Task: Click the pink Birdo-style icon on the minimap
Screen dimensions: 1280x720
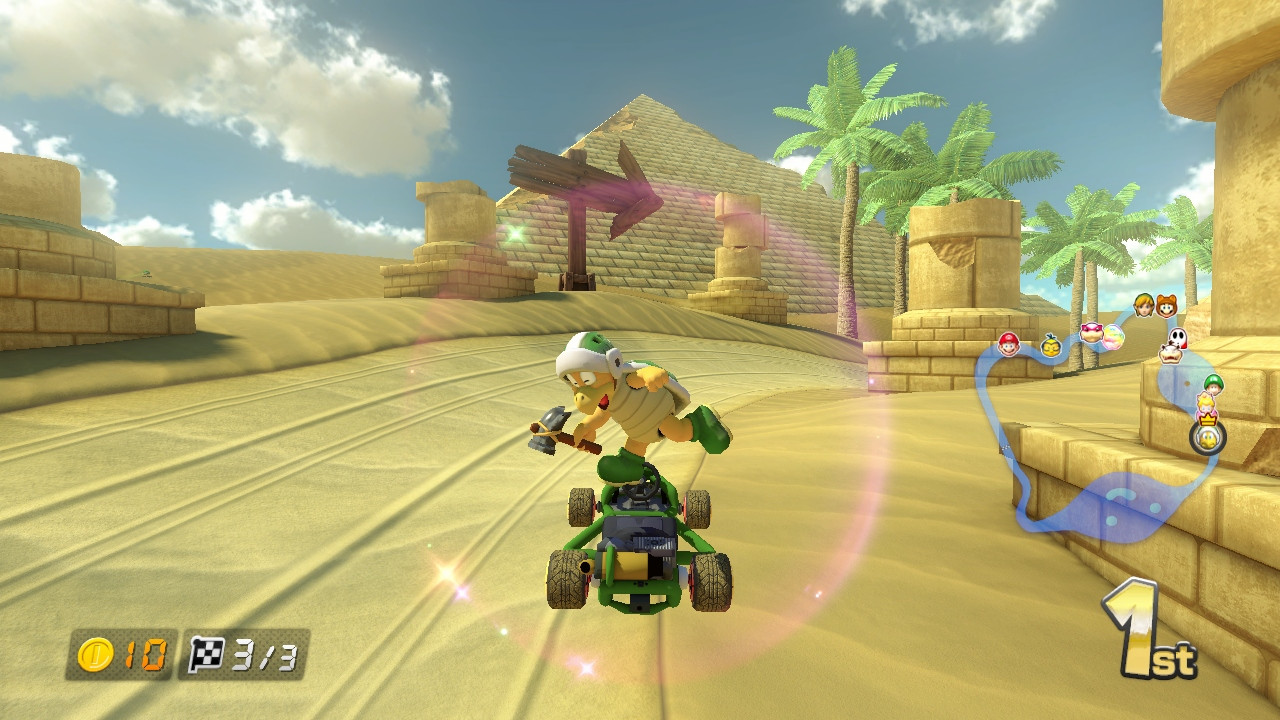Action: tap(1091, 334)
